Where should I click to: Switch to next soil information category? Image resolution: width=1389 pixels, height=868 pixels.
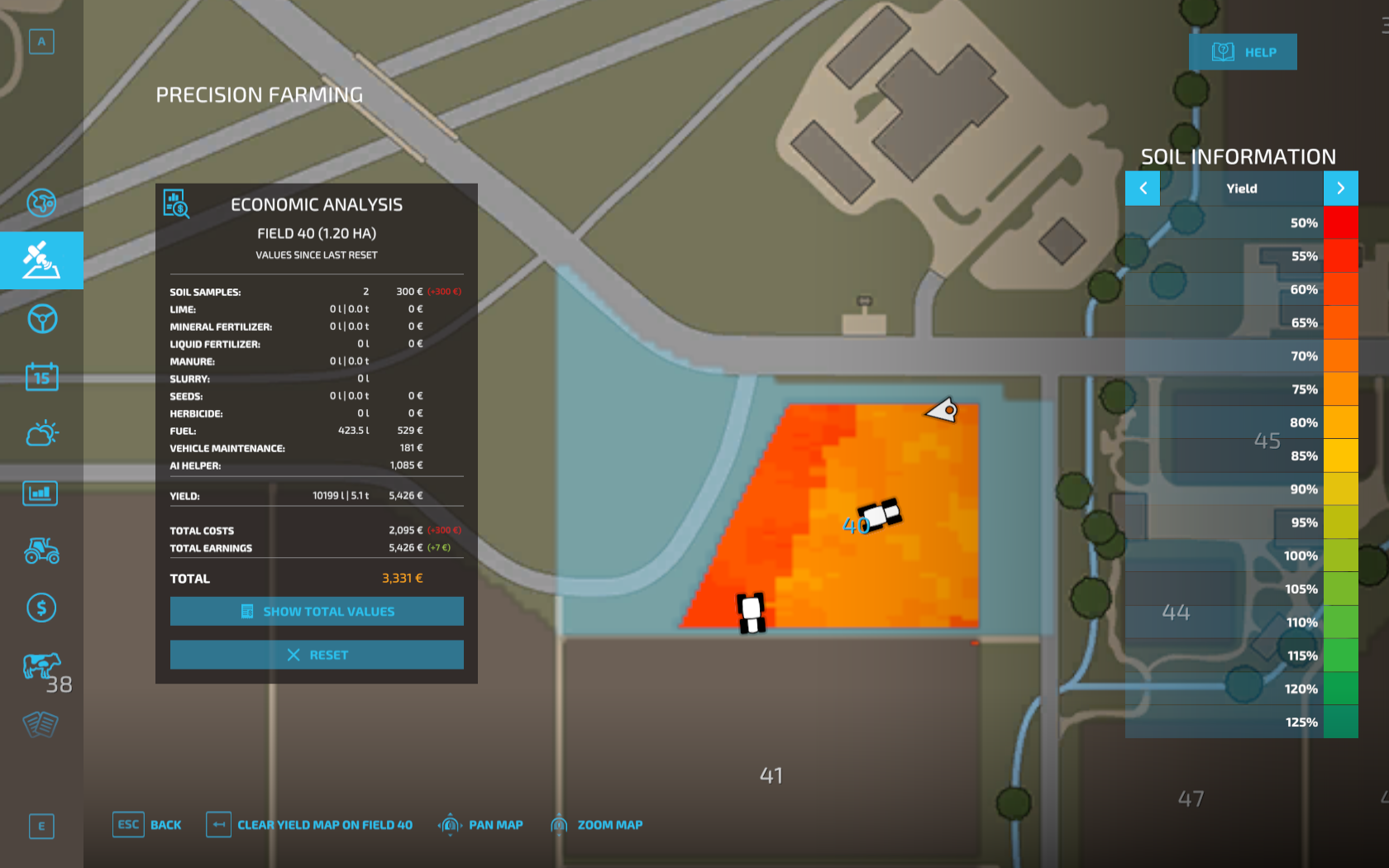1341,188
